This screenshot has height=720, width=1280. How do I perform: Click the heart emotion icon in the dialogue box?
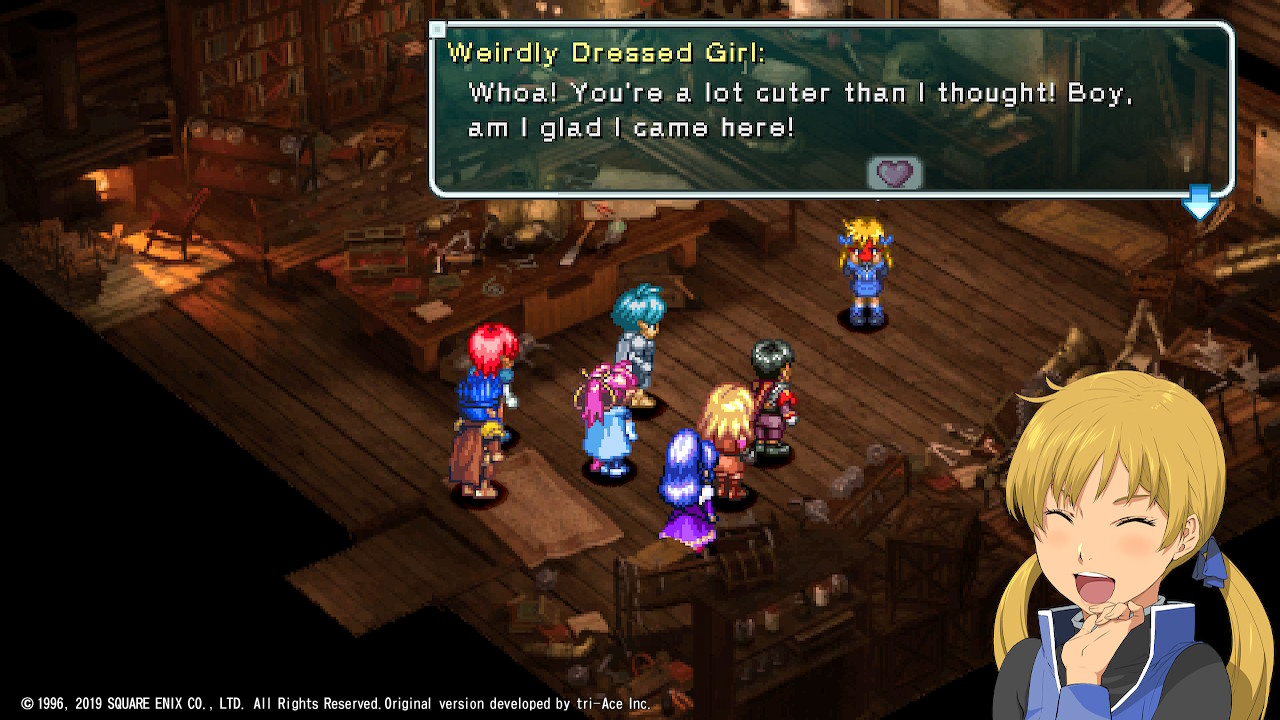894,174
